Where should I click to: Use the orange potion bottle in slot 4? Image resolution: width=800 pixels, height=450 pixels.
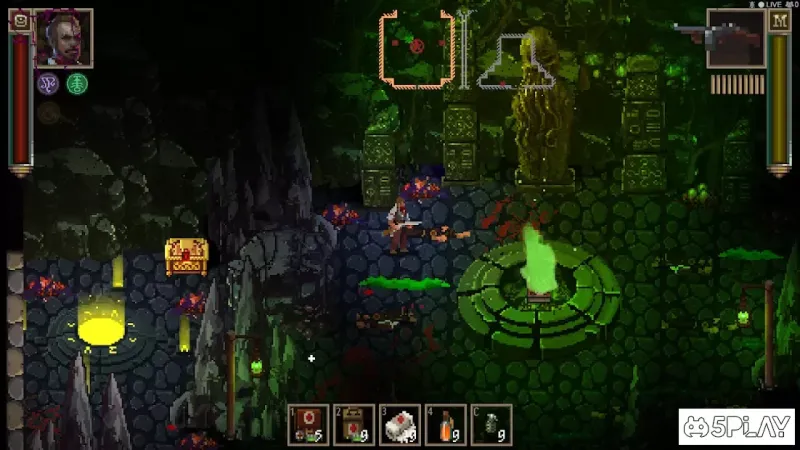pyautogui.click(x=445, y=424)
